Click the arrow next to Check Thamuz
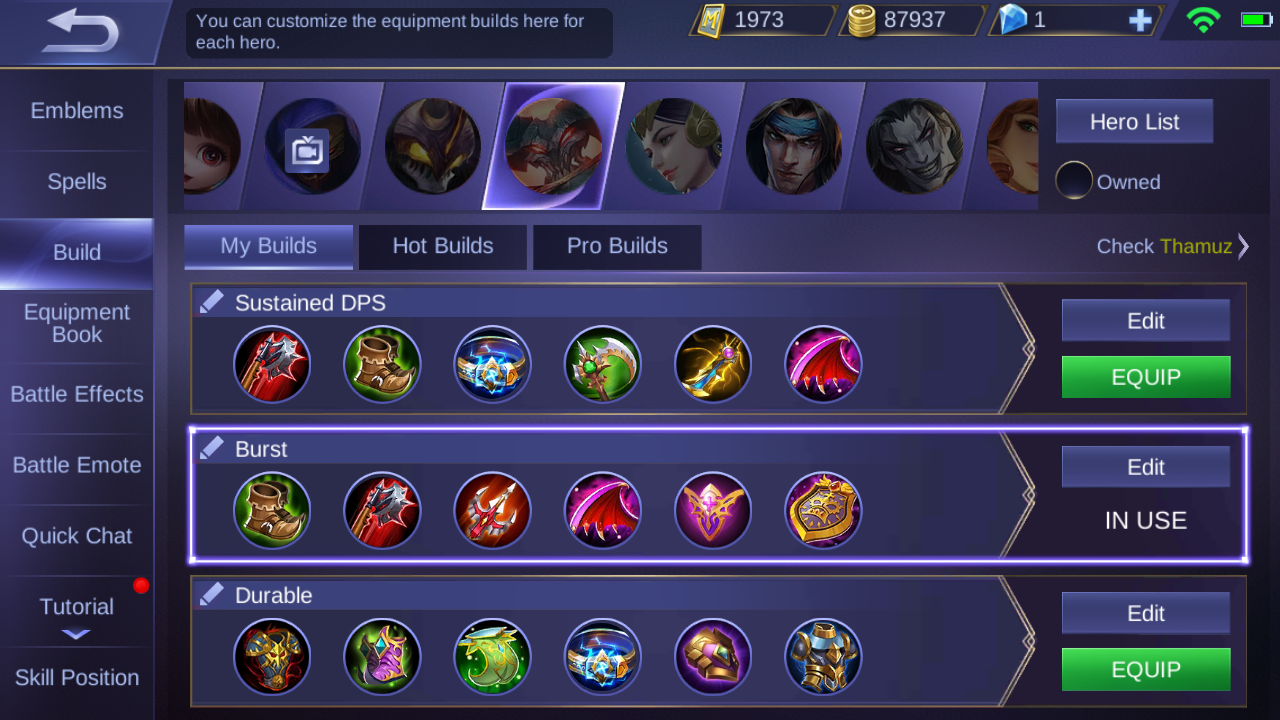The image size is (1280, 720). 1243,246
